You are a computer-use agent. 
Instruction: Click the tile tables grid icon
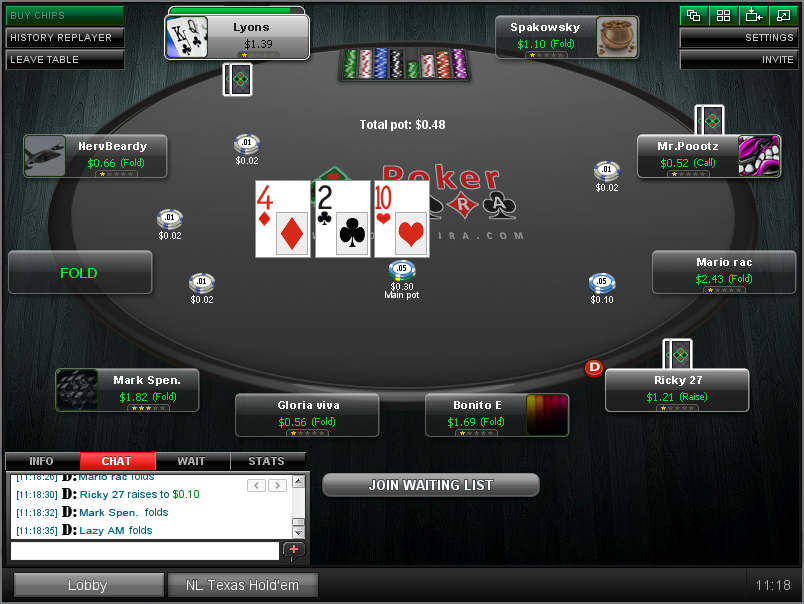723,15
